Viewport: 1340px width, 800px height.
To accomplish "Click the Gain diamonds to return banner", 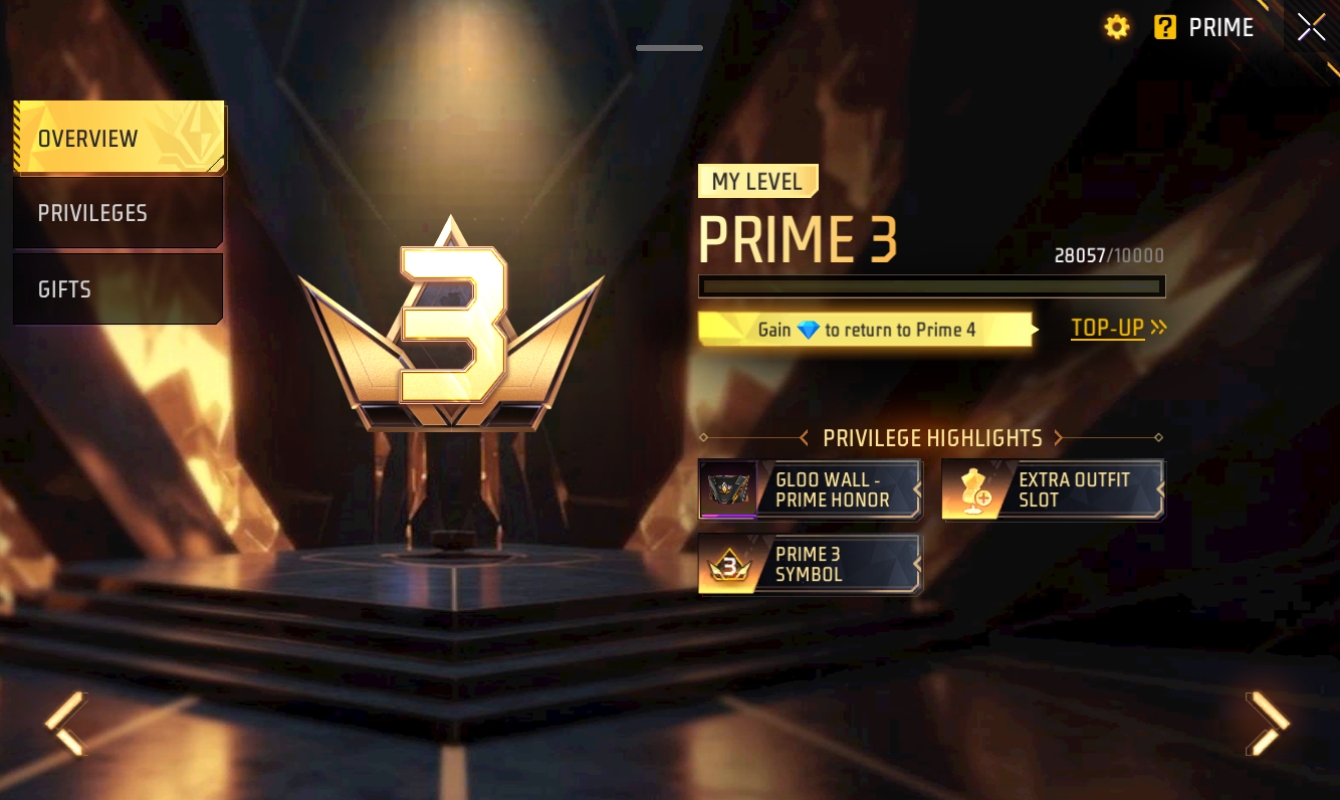I will pyautogui.click(x=866, y=329).
